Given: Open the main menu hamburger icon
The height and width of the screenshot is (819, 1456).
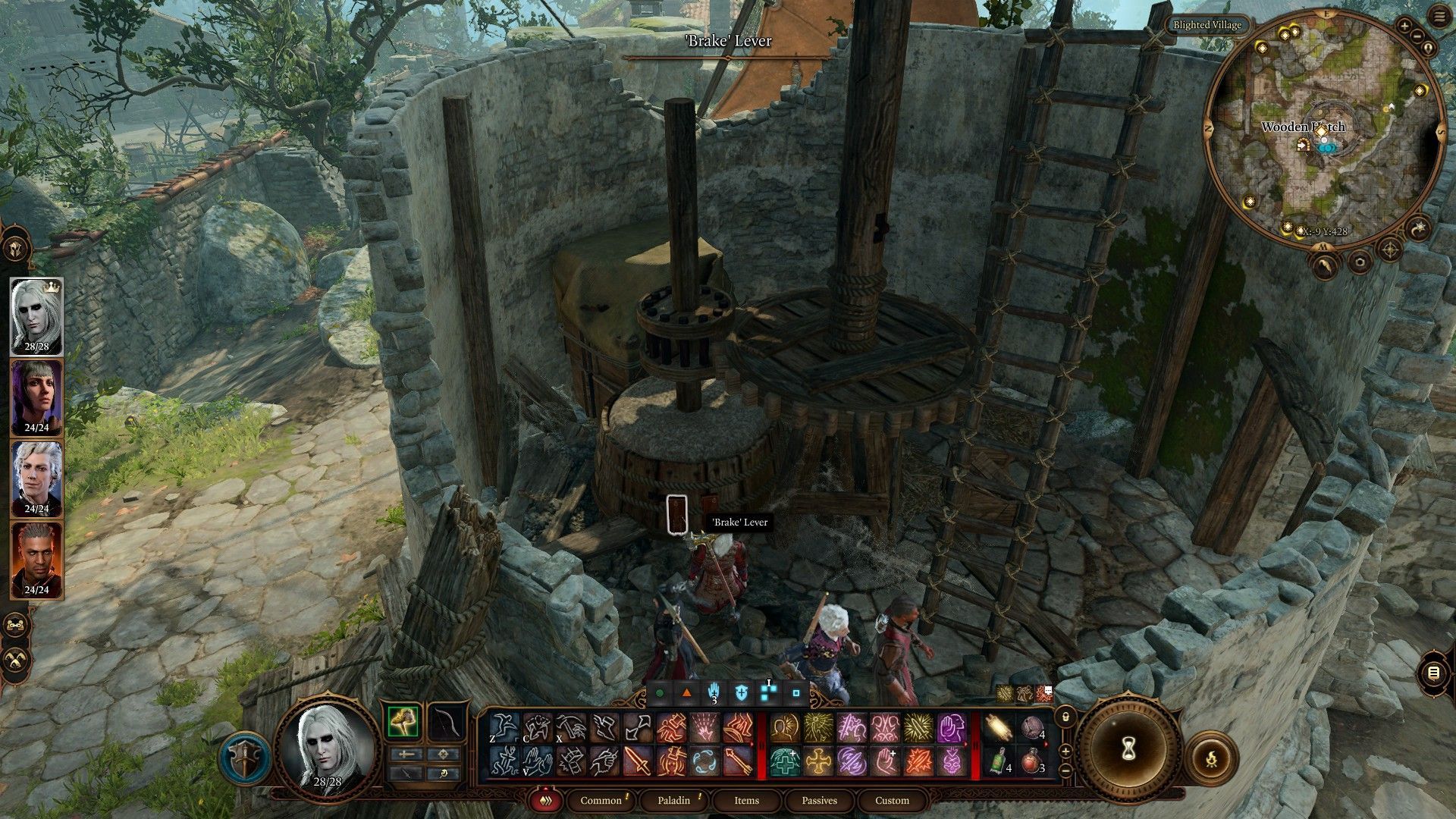Looking at the screenshot, I should click(x=1441, y=17).
